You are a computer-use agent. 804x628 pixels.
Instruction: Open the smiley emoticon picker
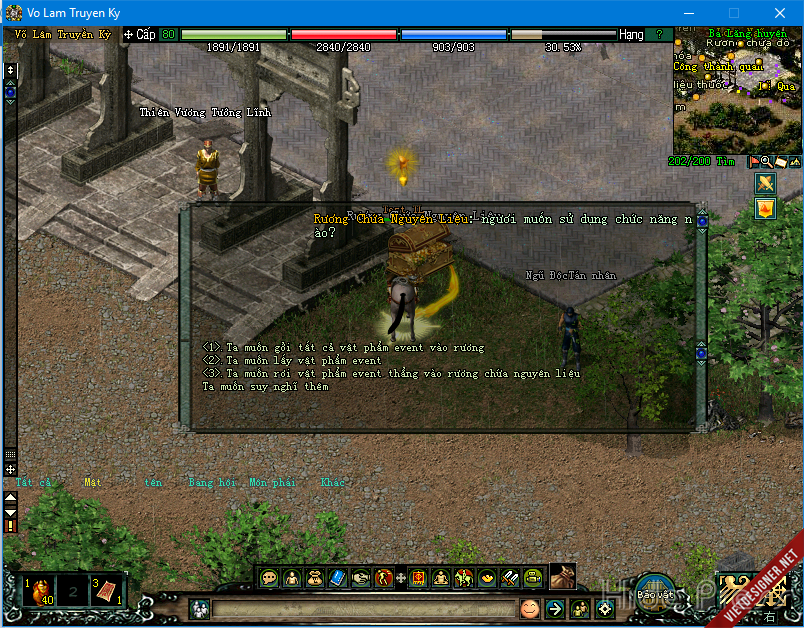pos(529,608)
